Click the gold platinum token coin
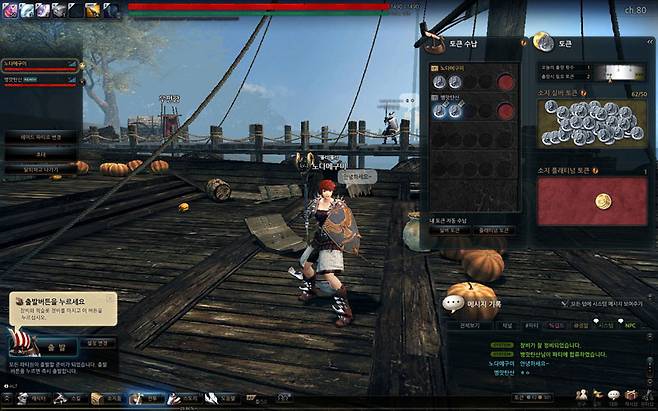This screenshot has width=658, height=411. (602, 201)
